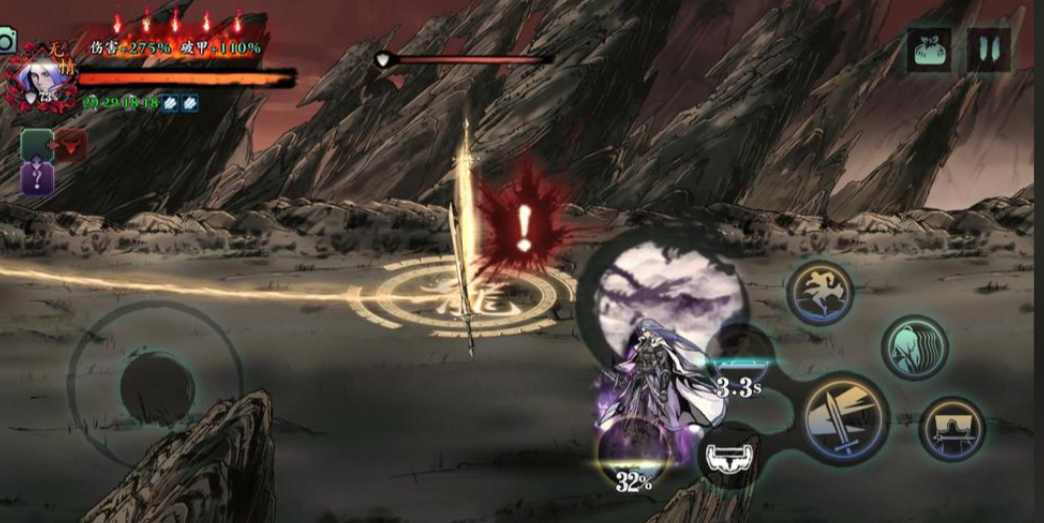Pause the game
Image resolution: width=1044 pixels, height=523 pixels.
[988, 49]
